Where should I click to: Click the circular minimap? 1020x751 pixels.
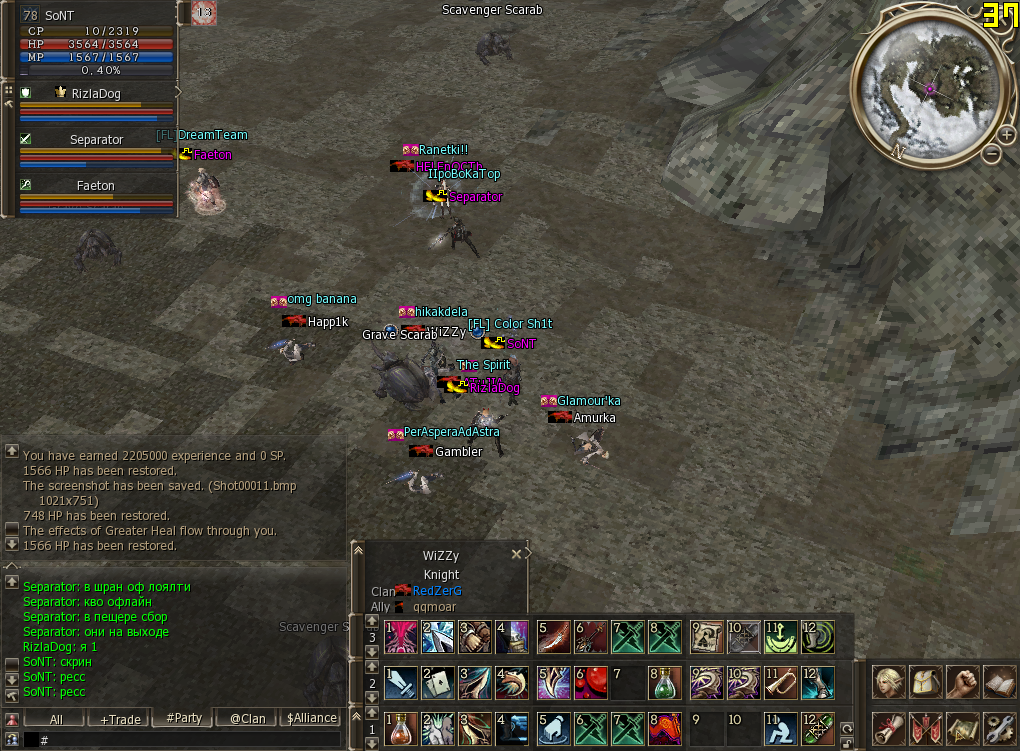click(x=929, y=90)
